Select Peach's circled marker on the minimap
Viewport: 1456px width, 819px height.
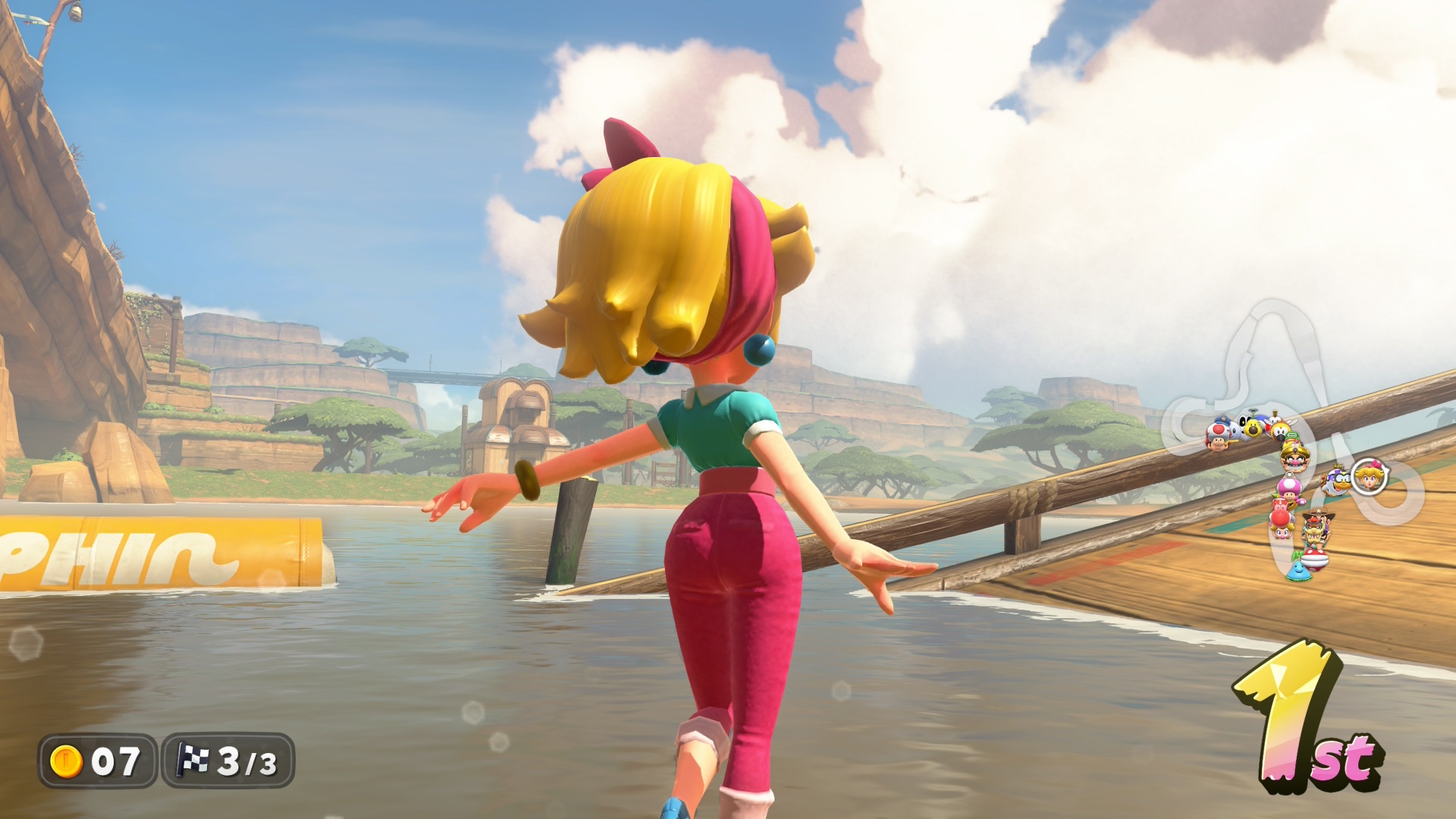pyautogui.click(x=1370, y=476)
